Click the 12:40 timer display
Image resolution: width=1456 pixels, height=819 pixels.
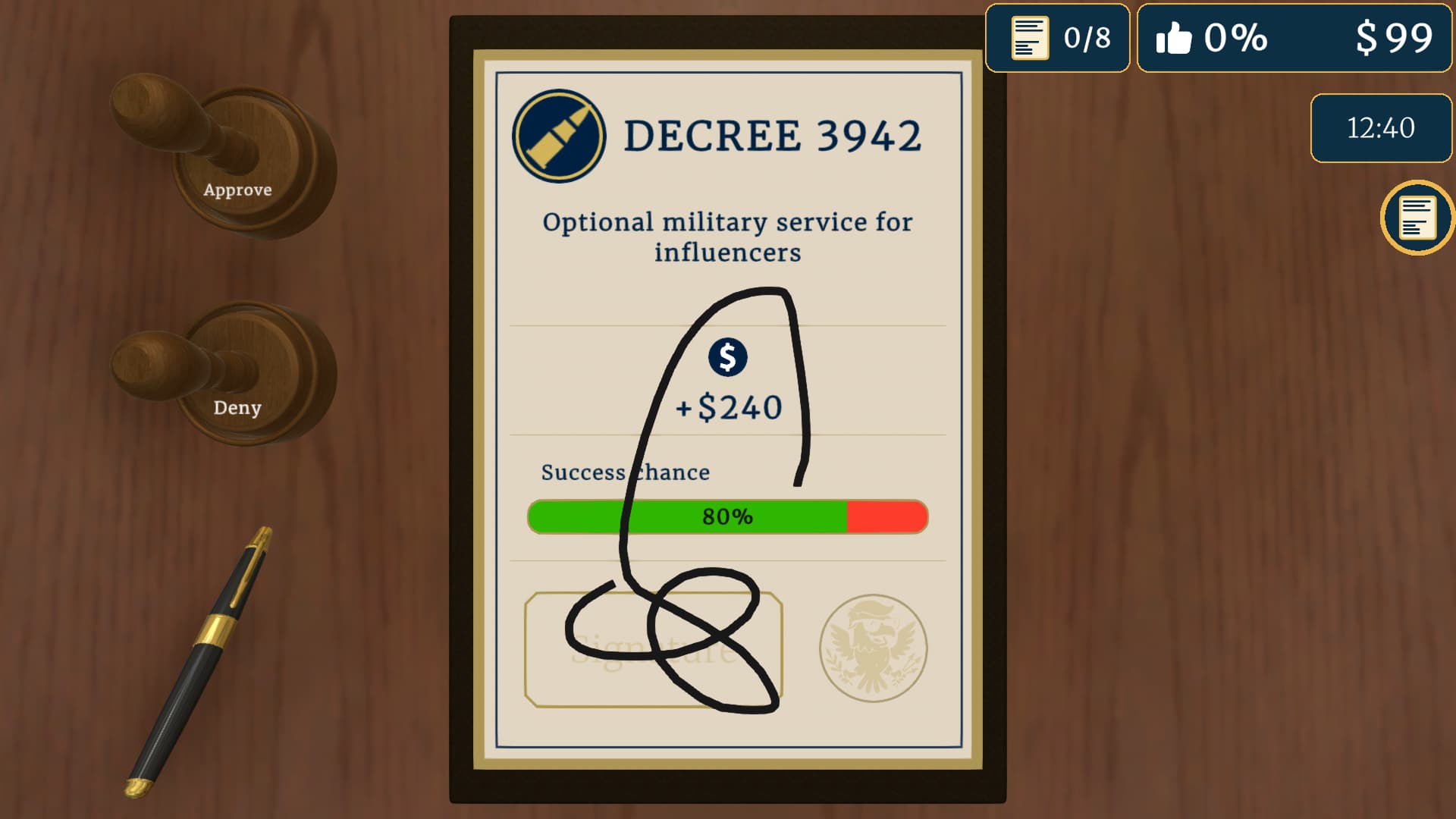click(1380, 128)
